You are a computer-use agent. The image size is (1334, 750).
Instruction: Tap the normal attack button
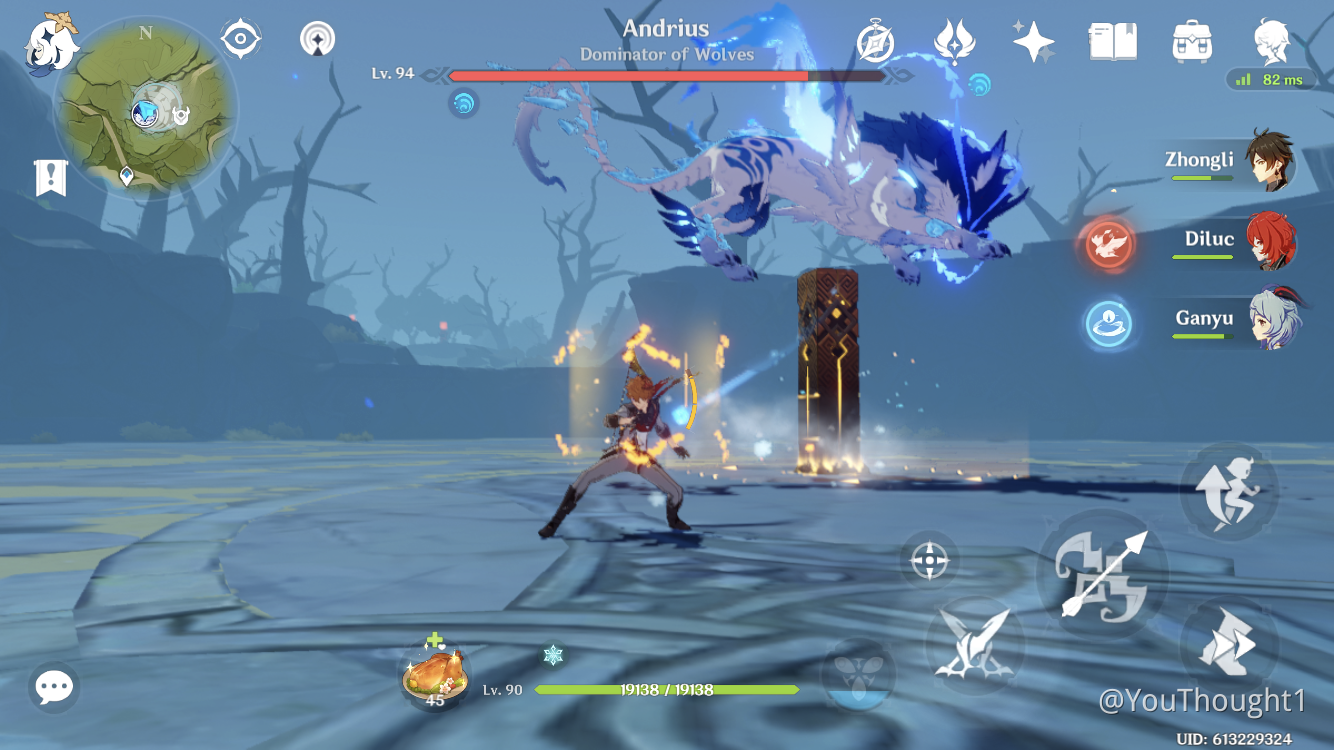point(1103,575)
